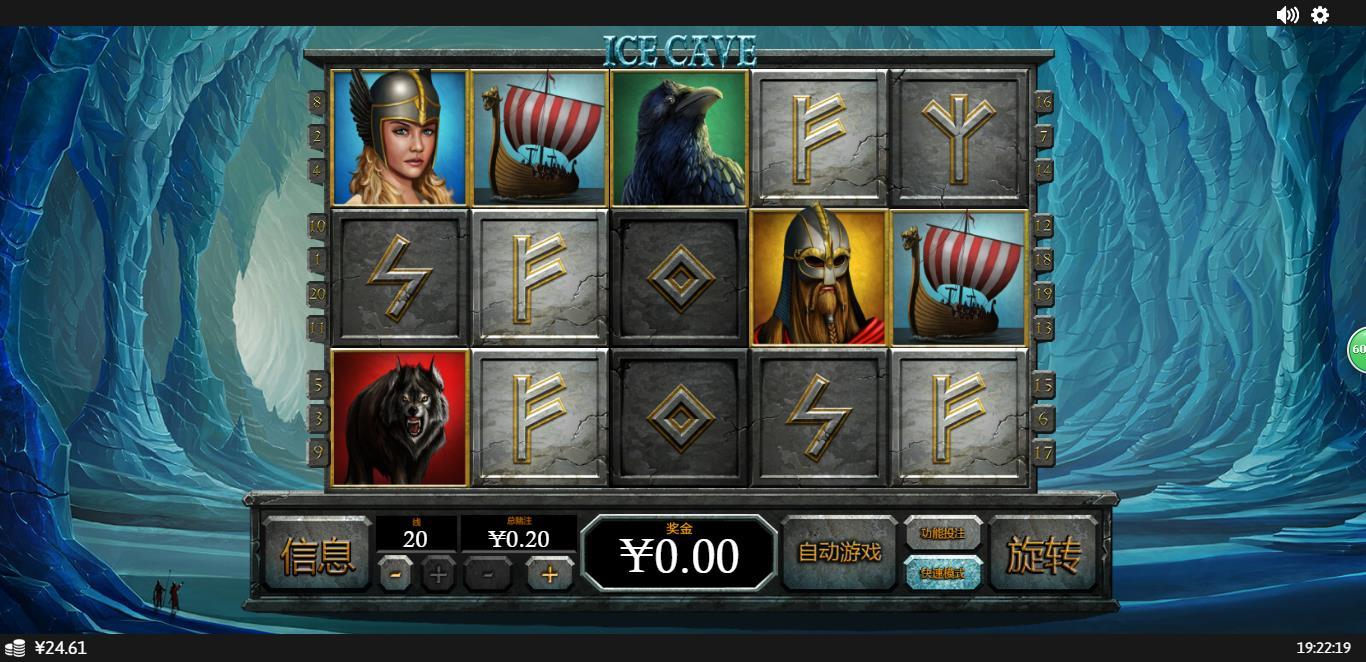Increase total bet with the plus button
The width and height of the screenshot is (1366, 662).
click(549, 574)
